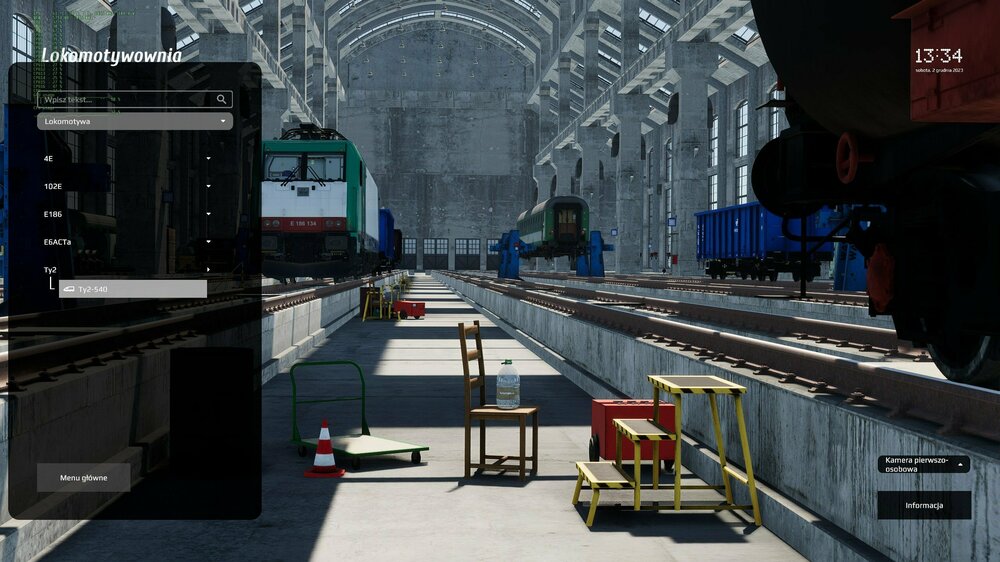
Task: Show details with the Informacja button
Action: click(924, 505)
